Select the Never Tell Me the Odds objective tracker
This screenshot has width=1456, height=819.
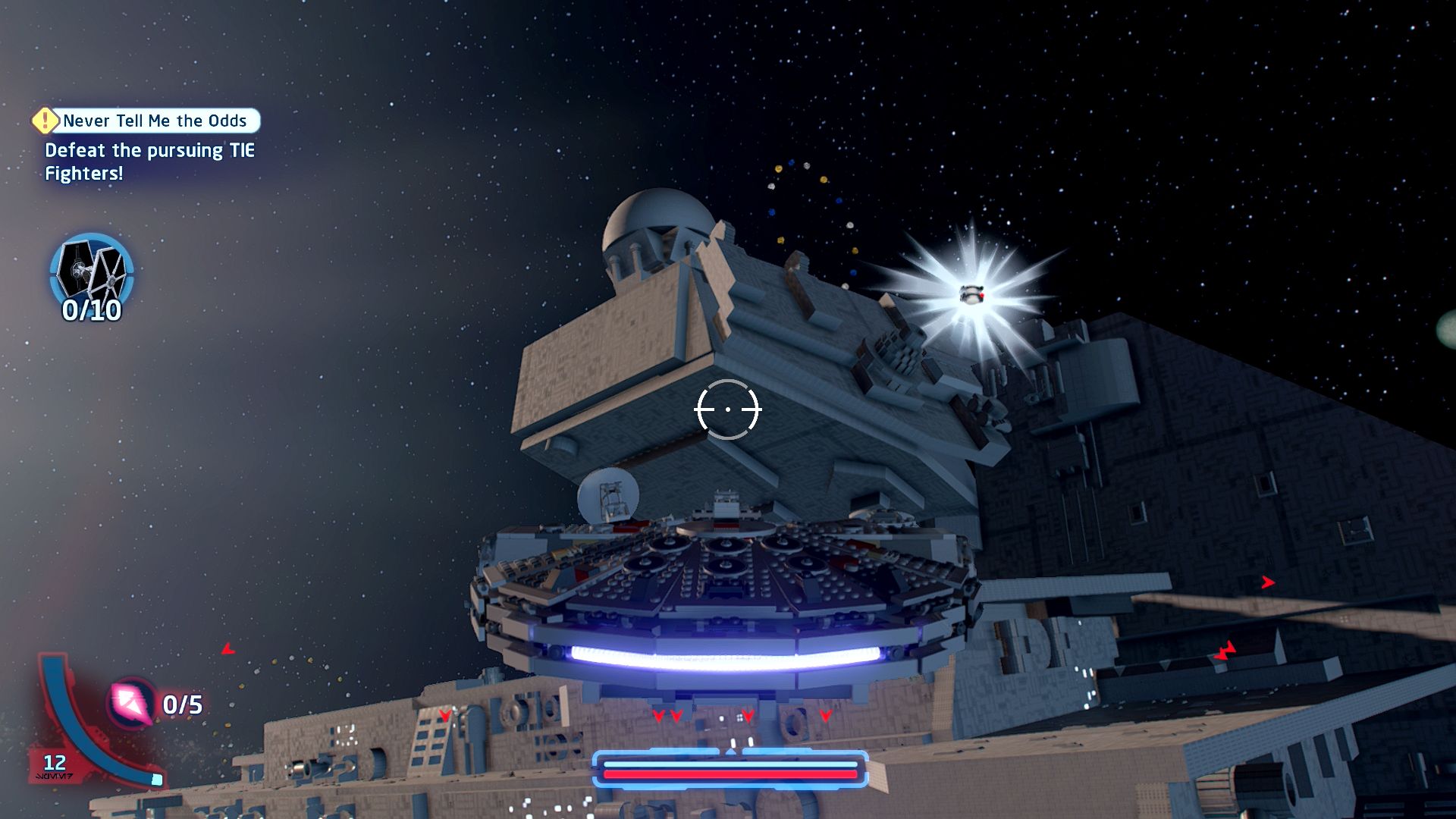[146, 121]
